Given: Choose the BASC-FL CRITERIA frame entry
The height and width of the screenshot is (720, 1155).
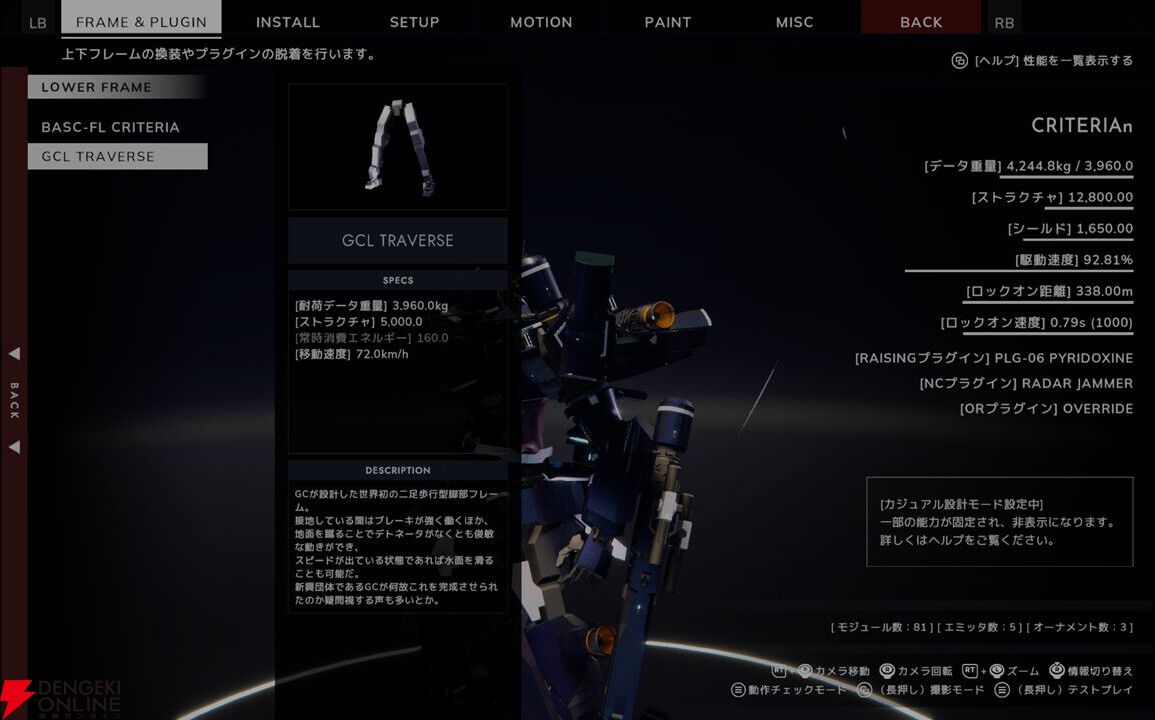Looking at the screenshot, I should point(111,127).
